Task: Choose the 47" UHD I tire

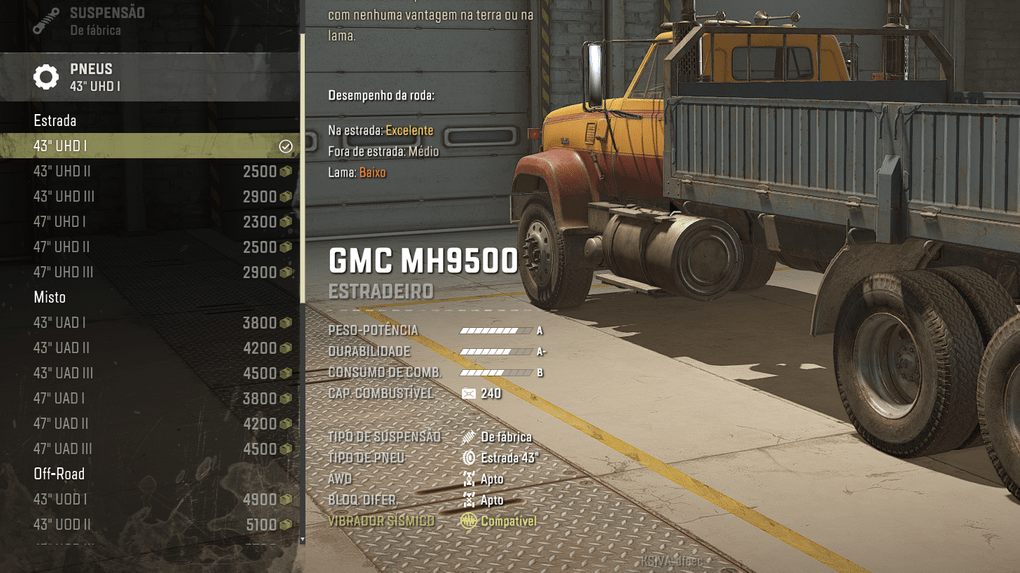Action: coord(150,222)
